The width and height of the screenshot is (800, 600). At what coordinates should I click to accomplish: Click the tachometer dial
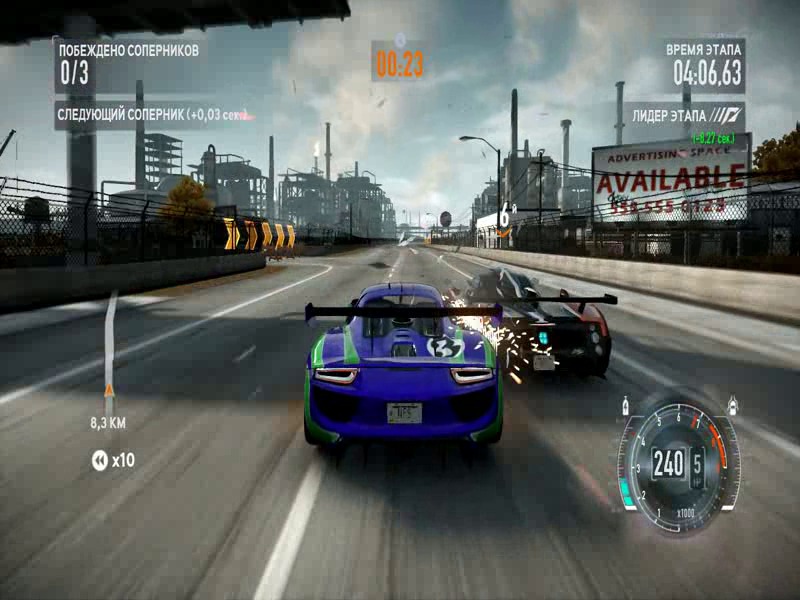click(x=679, y=464)
